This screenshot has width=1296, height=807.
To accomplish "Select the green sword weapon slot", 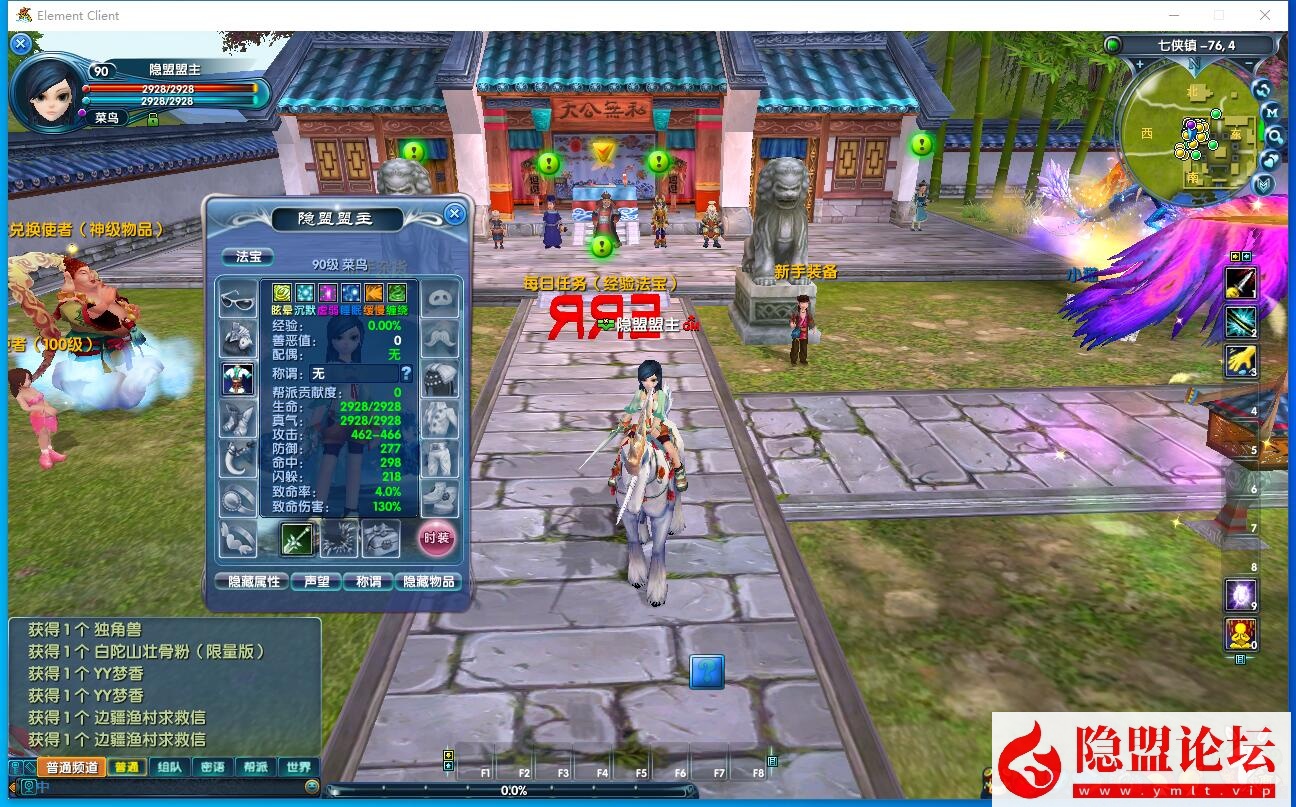I will (298, 538).
